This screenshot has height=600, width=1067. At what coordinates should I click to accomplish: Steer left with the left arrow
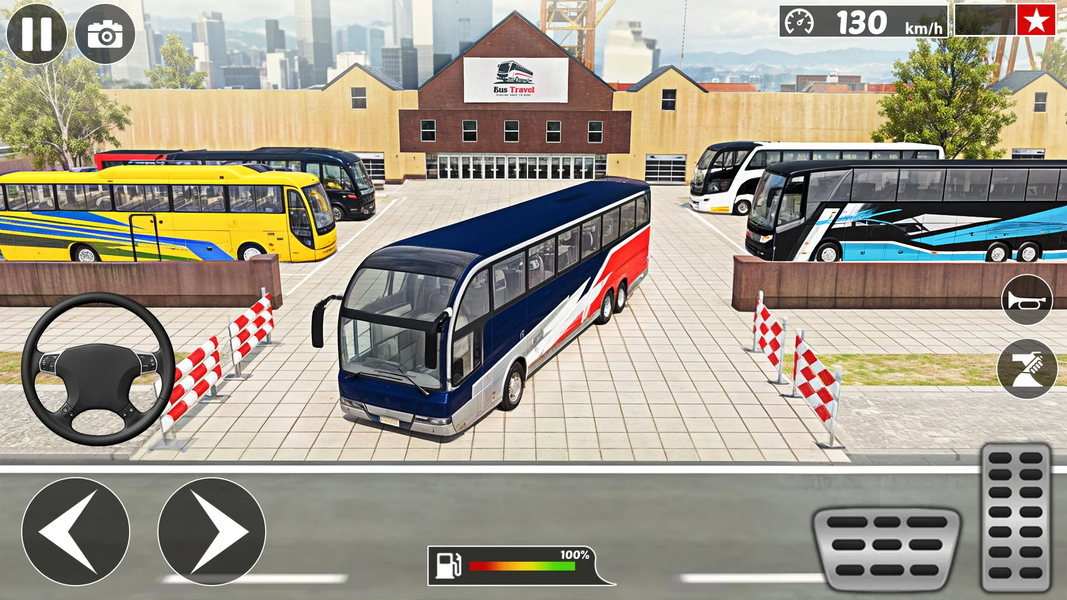tap(76, 531)
